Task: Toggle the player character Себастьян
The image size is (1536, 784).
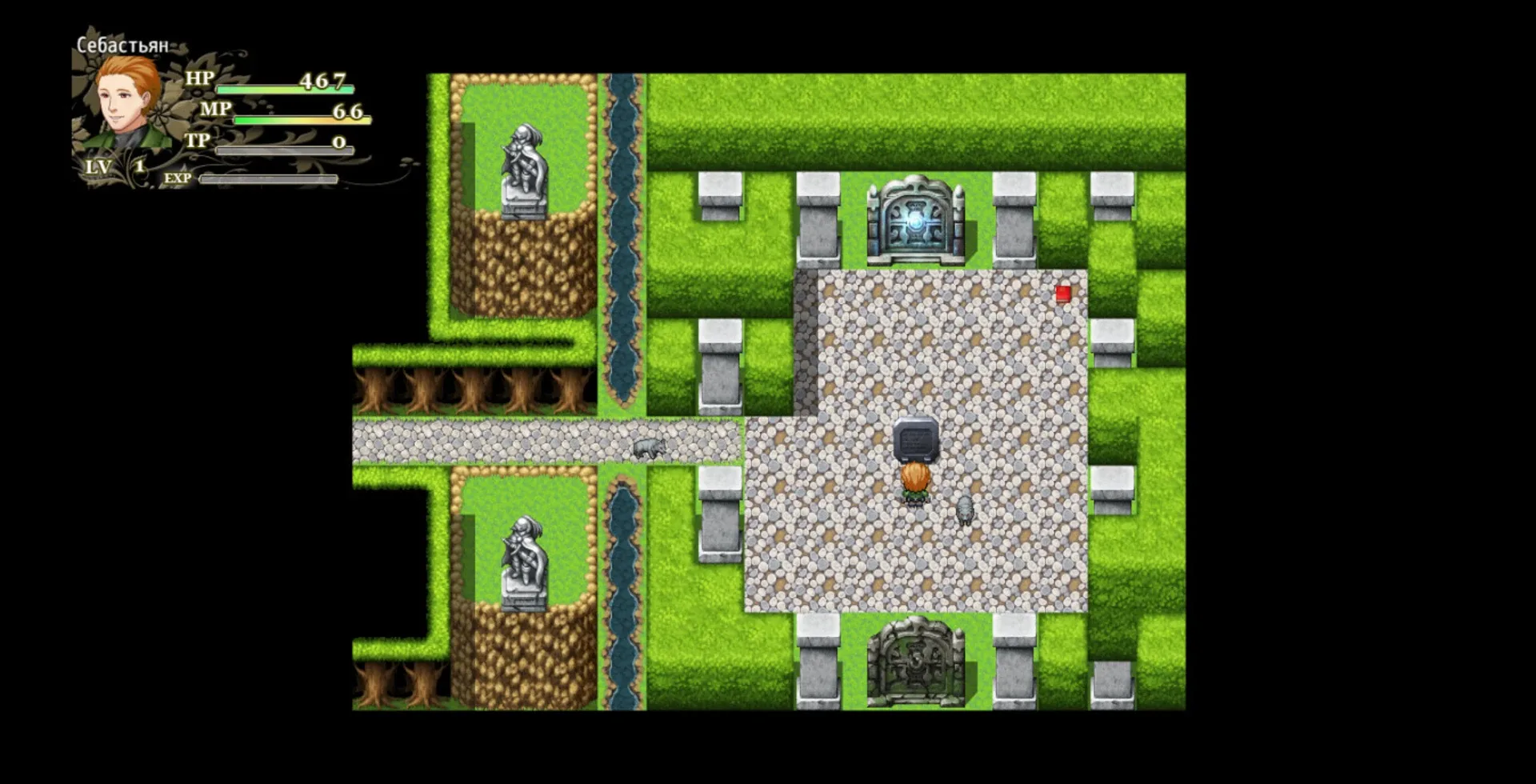Action: point(917,484)
